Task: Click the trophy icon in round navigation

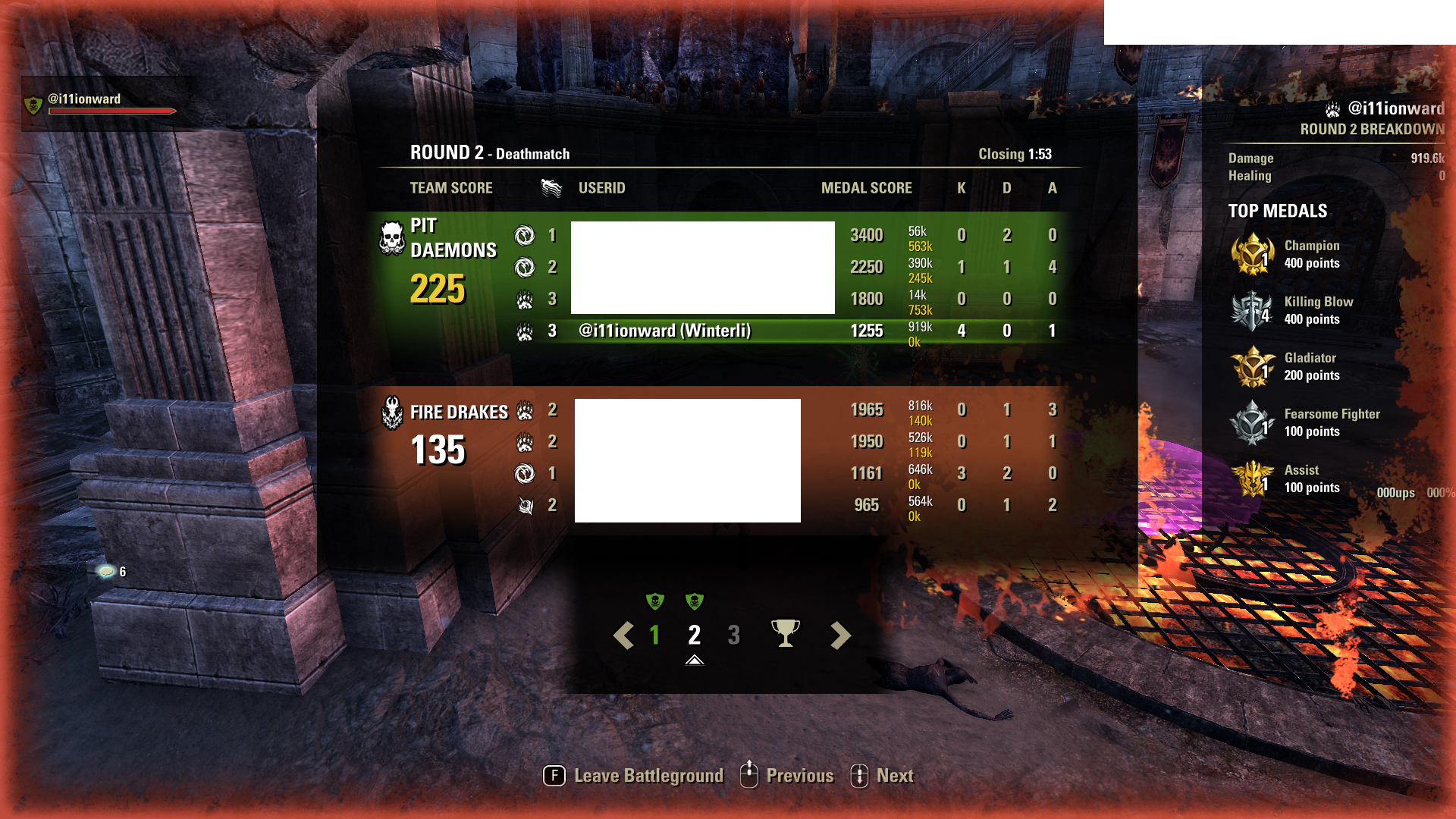Action: point(786,632)
